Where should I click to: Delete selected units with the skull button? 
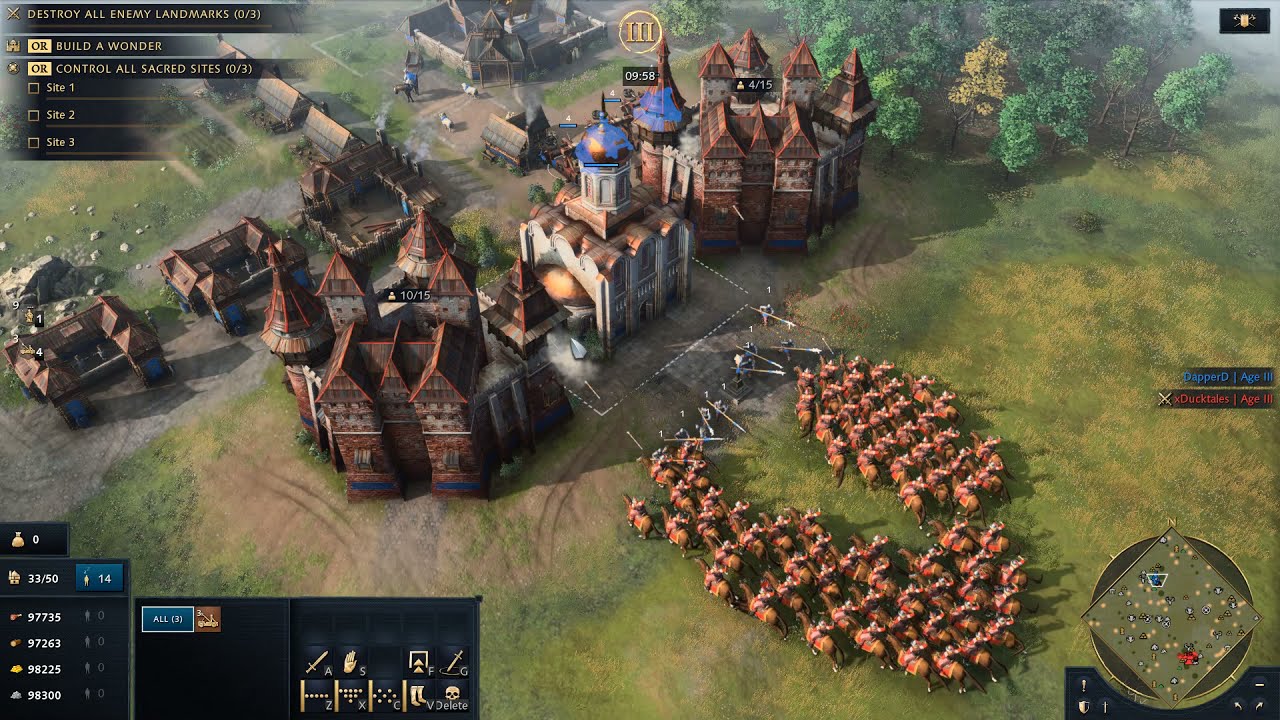pyautogui.click(x=453, y=694)
